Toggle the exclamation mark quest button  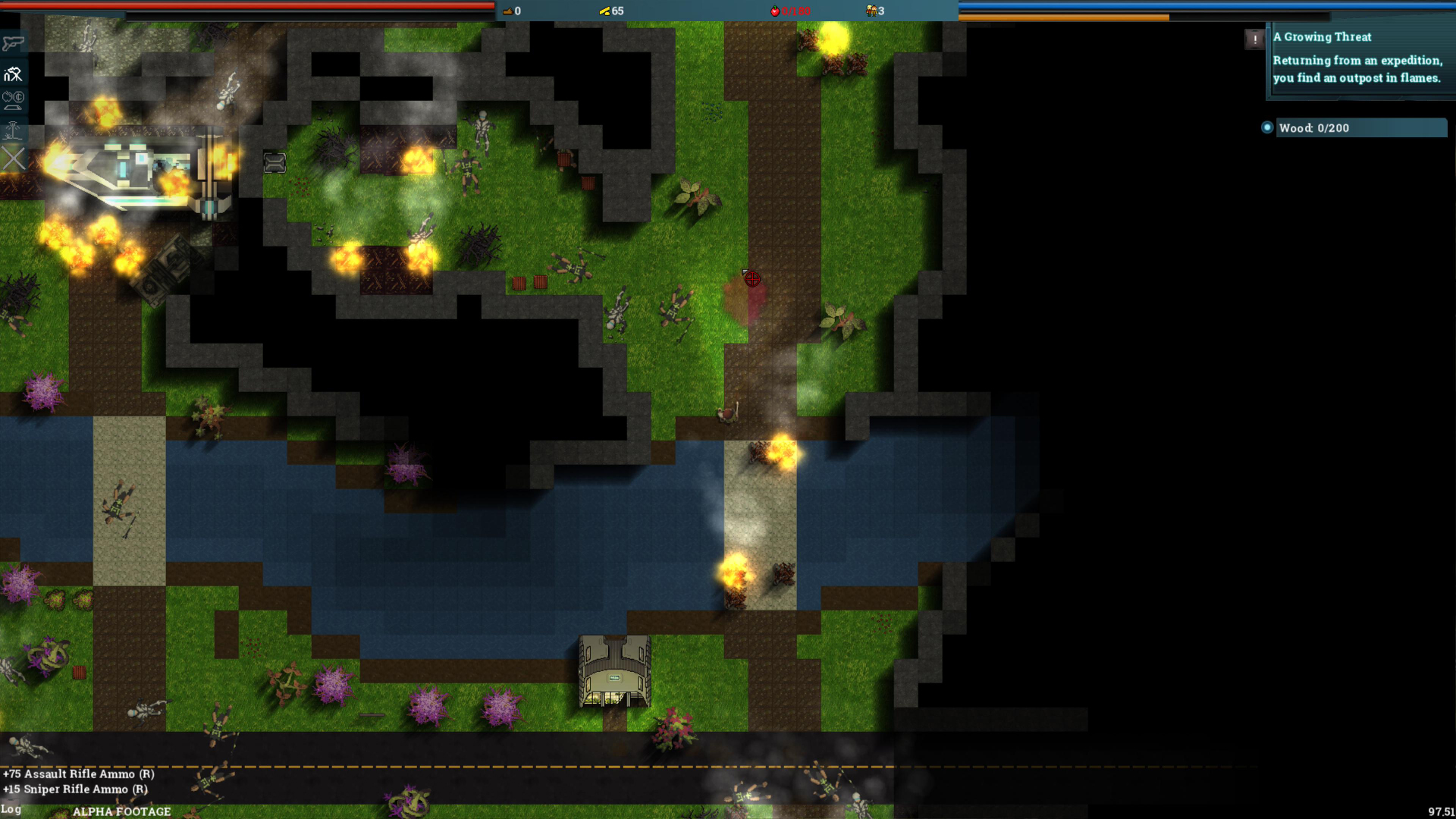(x=1254, y=39)
